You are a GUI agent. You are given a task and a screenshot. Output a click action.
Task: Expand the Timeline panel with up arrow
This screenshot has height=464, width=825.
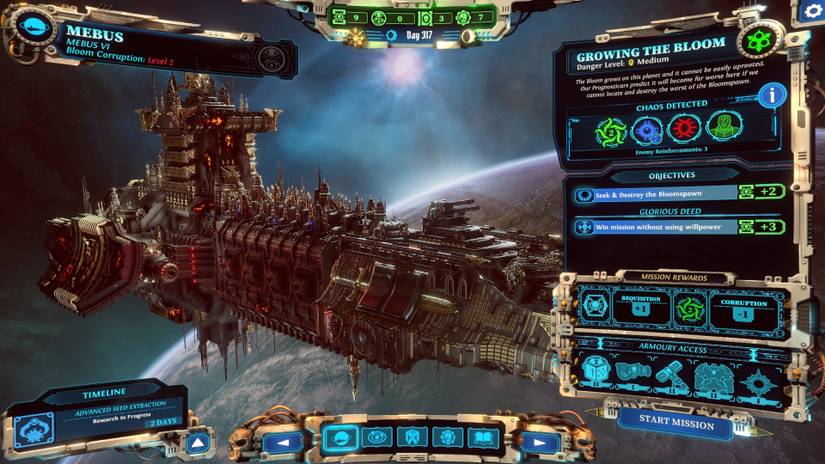tap(198, 442)
